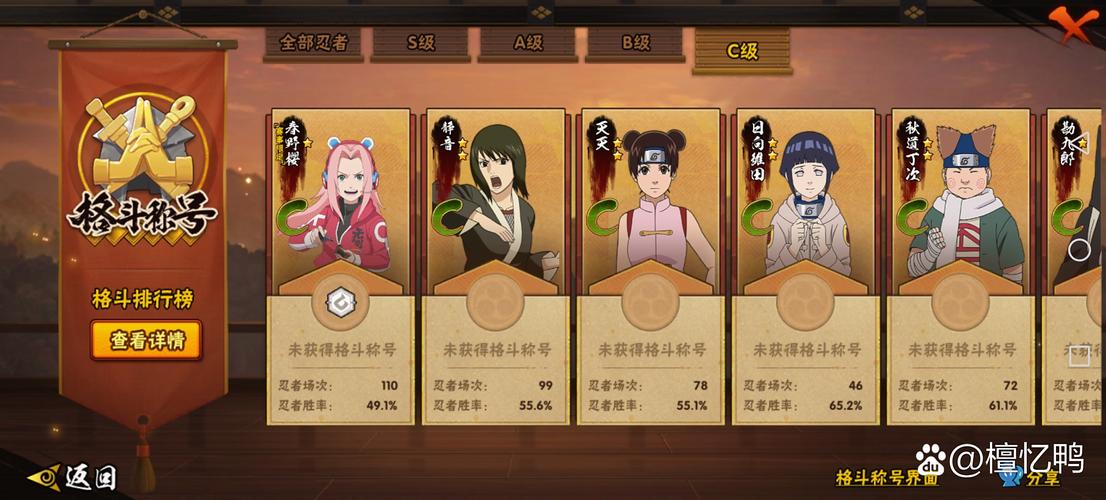
Task: Open the A级 ninja tab
Action: (x=527, y=44)
